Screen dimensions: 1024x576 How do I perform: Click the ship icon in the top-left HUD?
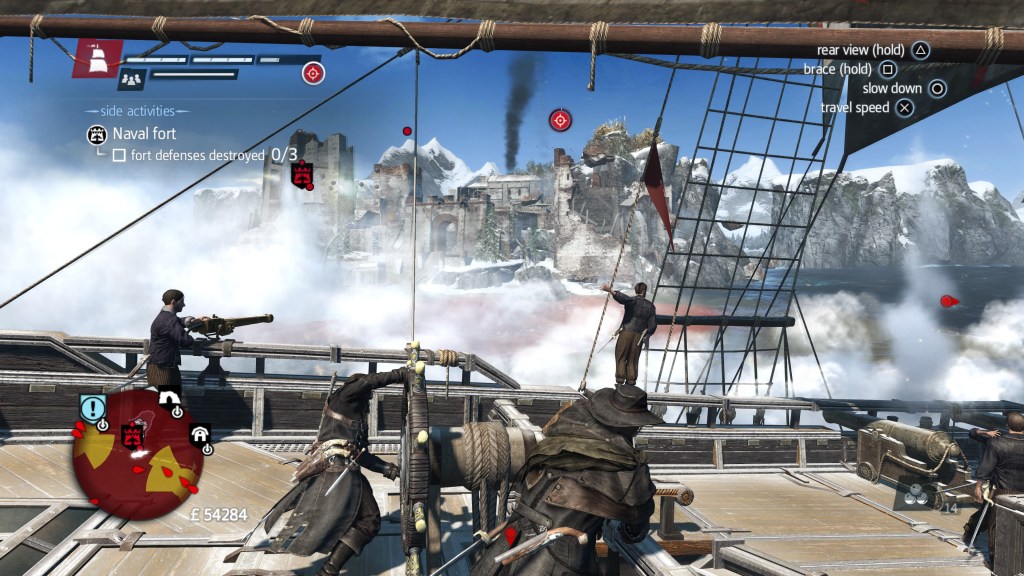click(98, 58)
